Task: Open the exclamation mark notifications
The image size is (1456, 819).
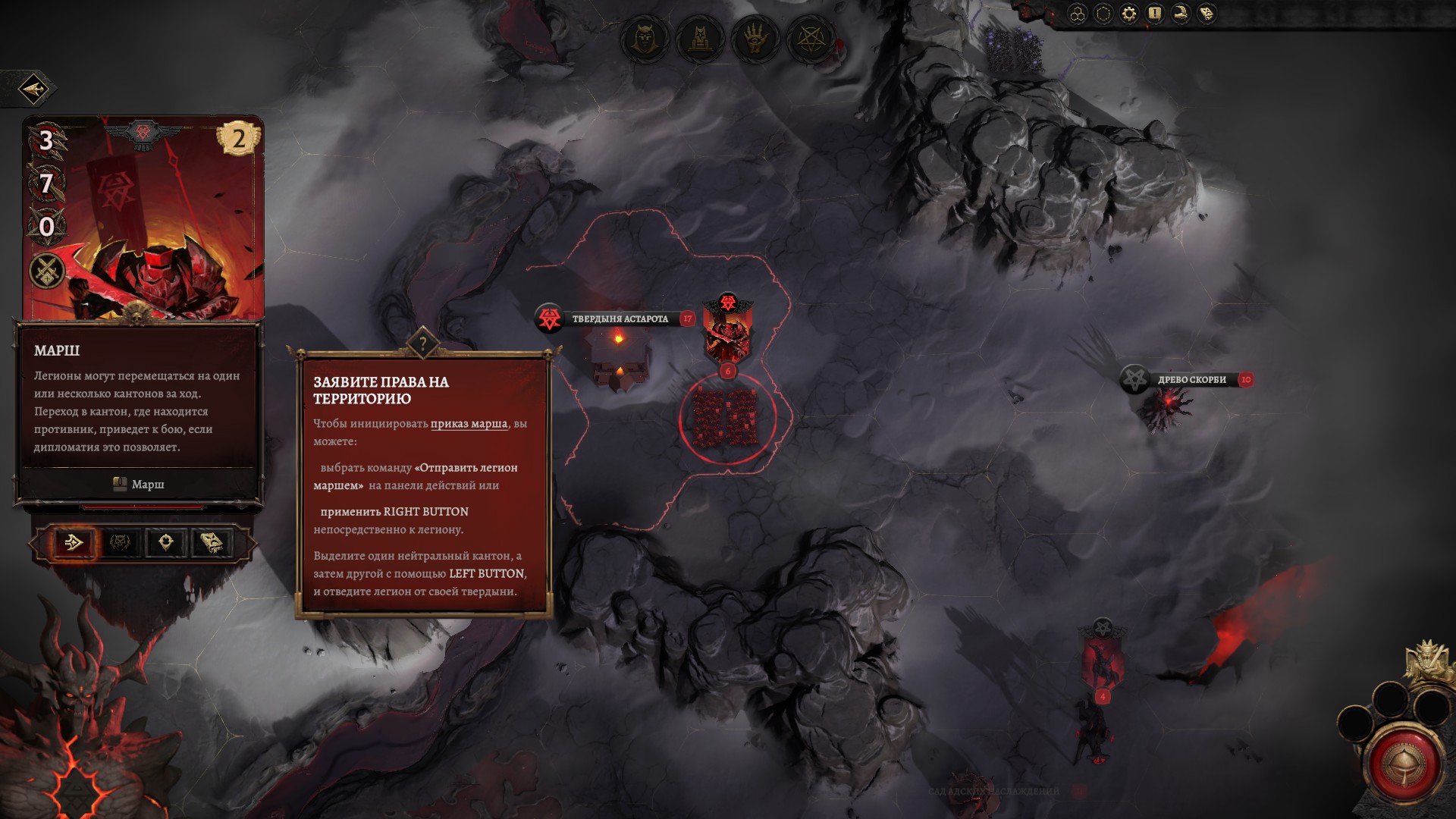Action: pos(1154,14)
